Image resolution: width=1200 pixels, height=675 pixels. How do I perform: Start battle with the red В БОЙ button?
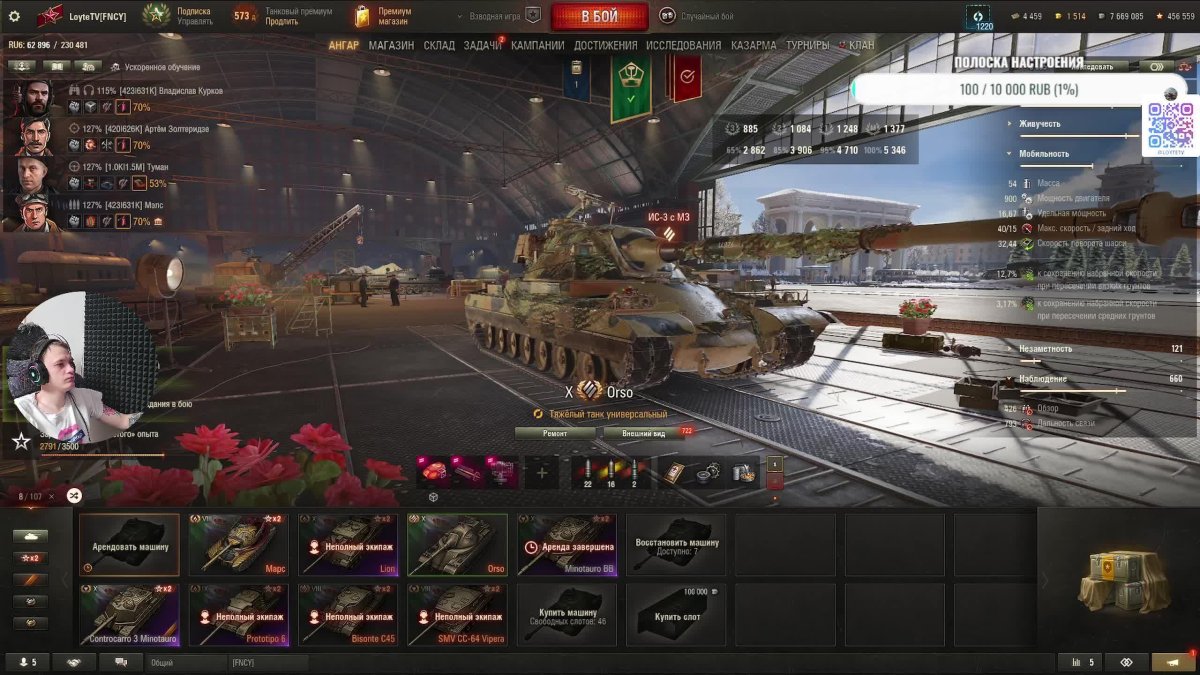point(599,16)
